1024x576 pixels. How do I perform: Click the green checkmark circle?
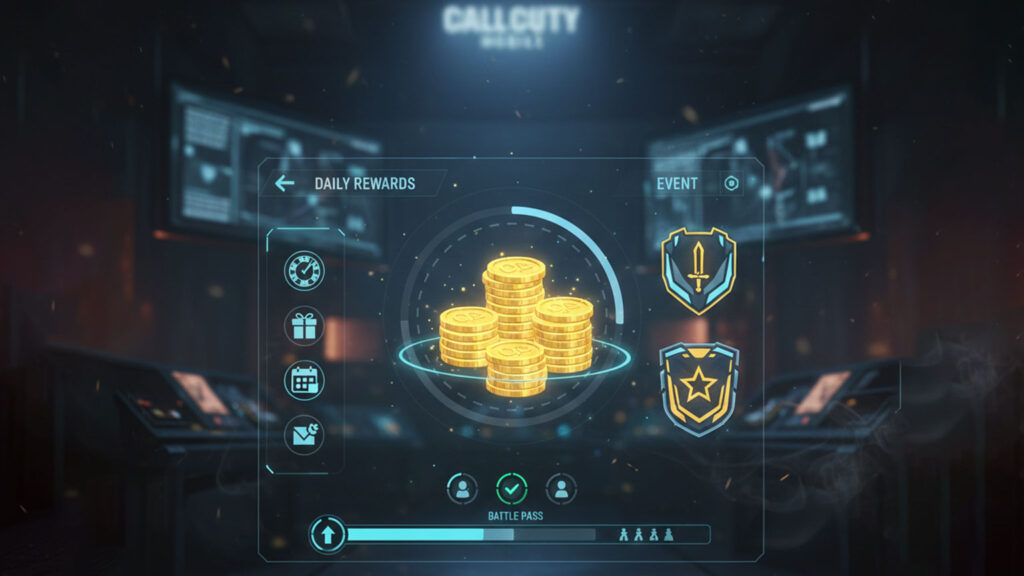pyautogui.click(x=512, y=488)
